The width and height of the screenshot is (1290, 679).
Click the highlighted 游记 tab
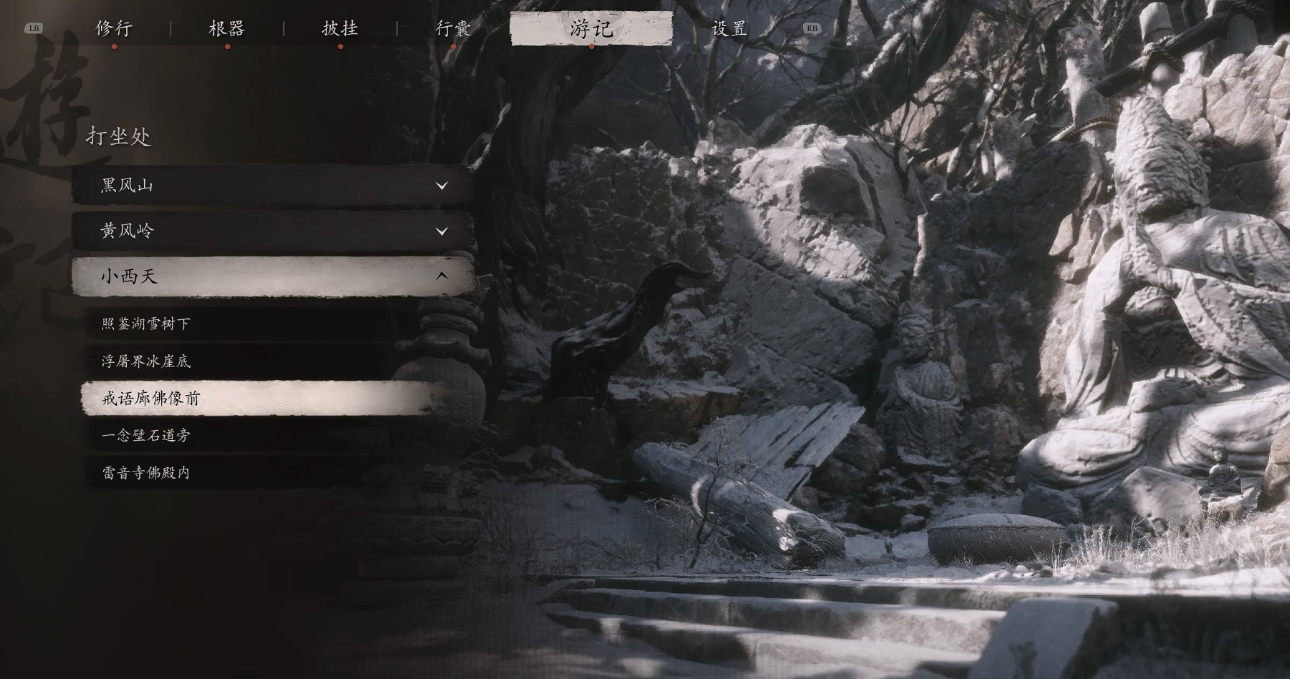(591, 28)
